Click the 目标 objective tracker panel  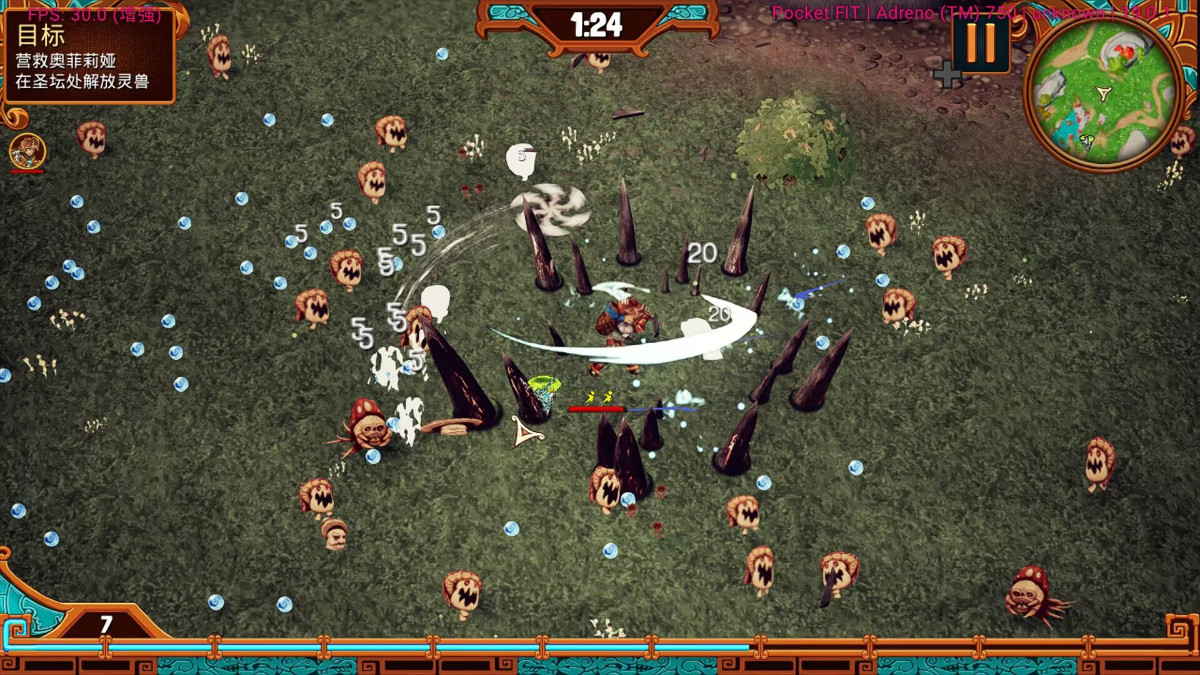(x=90, y=57)
